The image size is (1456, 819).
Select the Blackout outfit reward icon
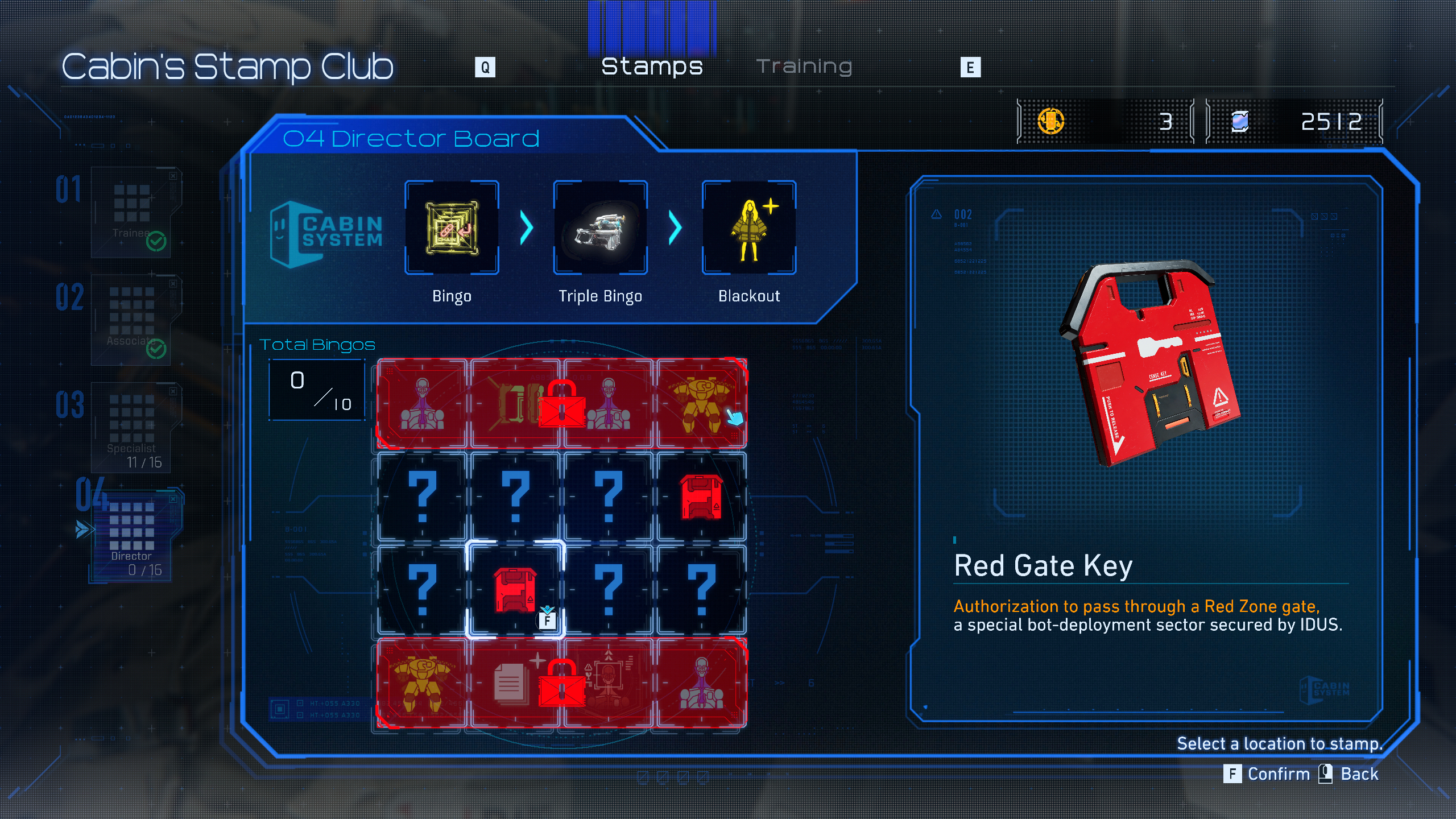[x=748, y=227]
